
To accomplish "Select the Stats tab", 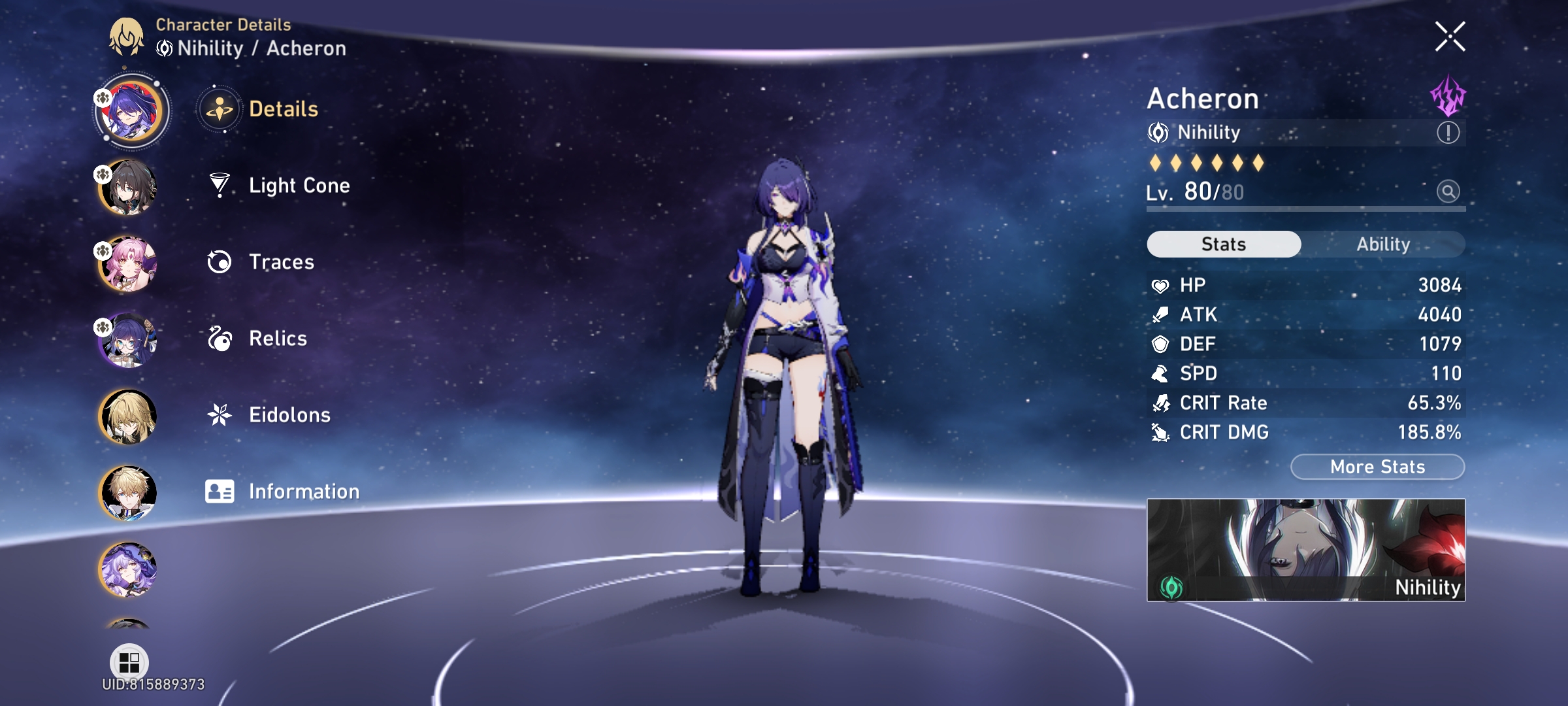I will click(x=1224, y=244).
